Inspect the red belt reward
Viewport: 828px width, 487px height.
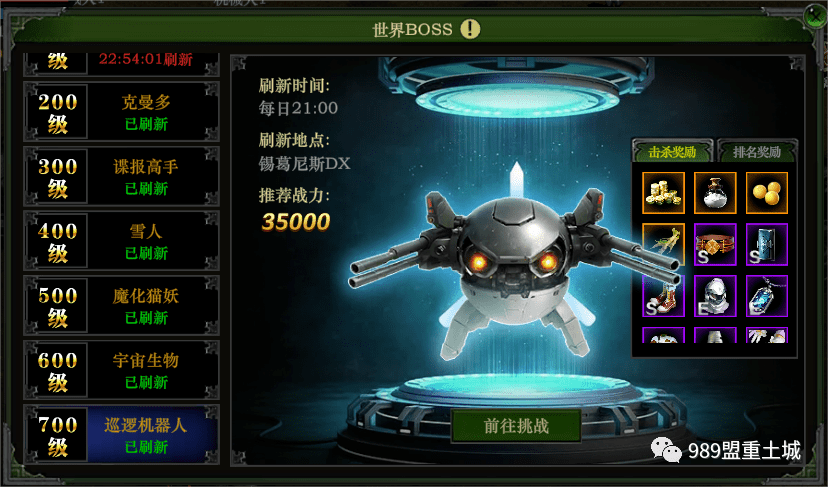pyautogui.click(x=715, y=244)
